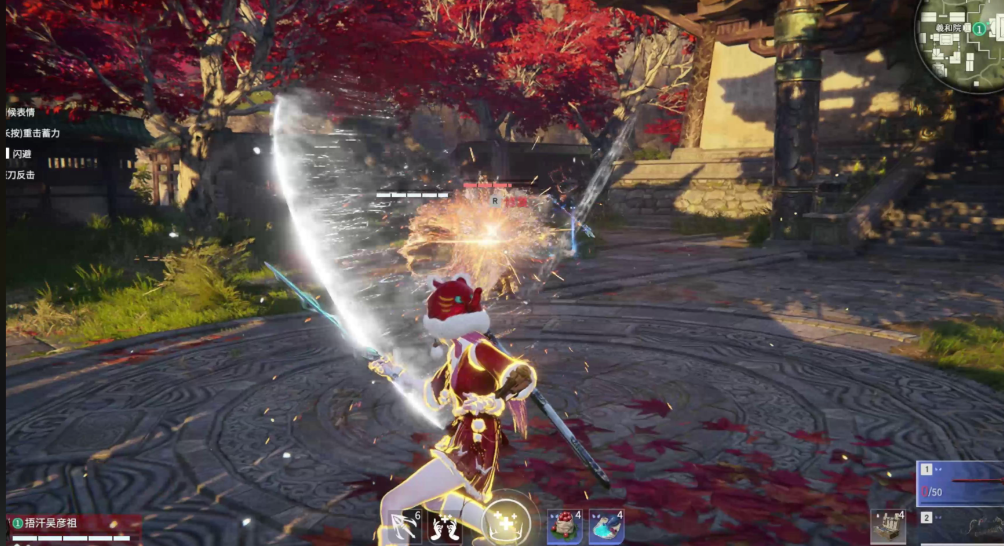Use the blue powder pouch item

pyautogui.click(x=606, y=526)
